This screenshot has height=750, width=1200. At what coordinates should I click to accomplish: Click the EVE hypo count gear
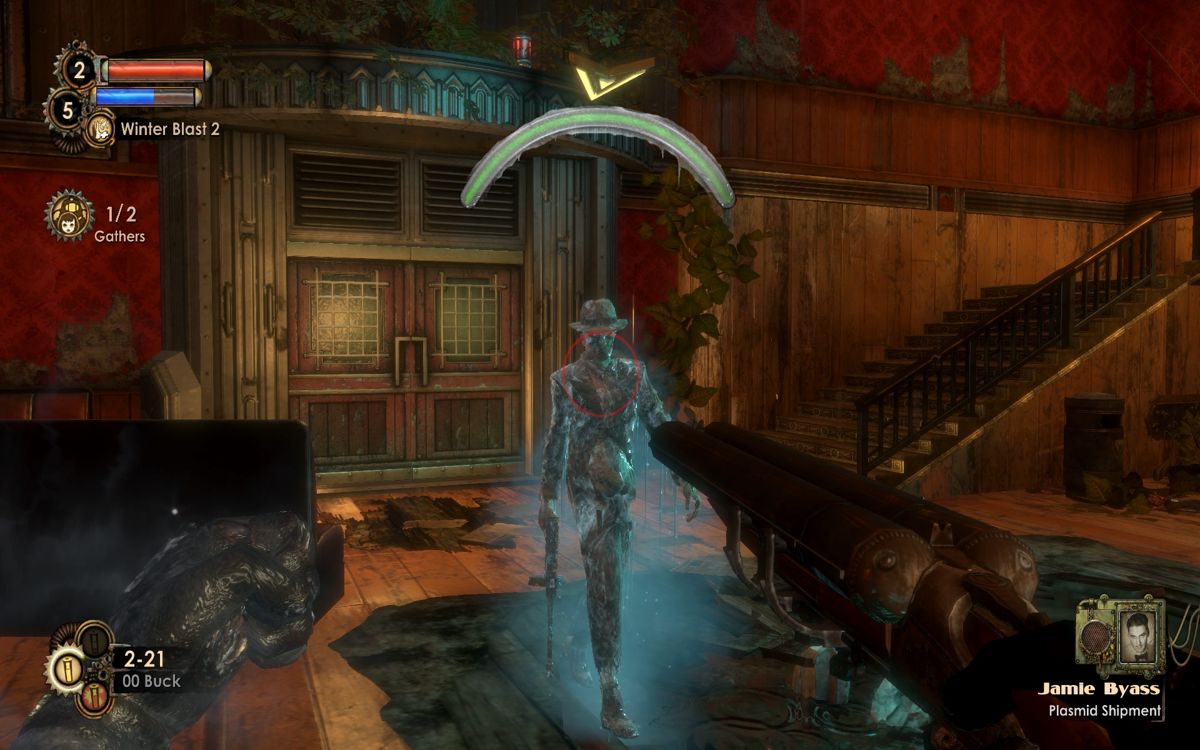[68, 109]
